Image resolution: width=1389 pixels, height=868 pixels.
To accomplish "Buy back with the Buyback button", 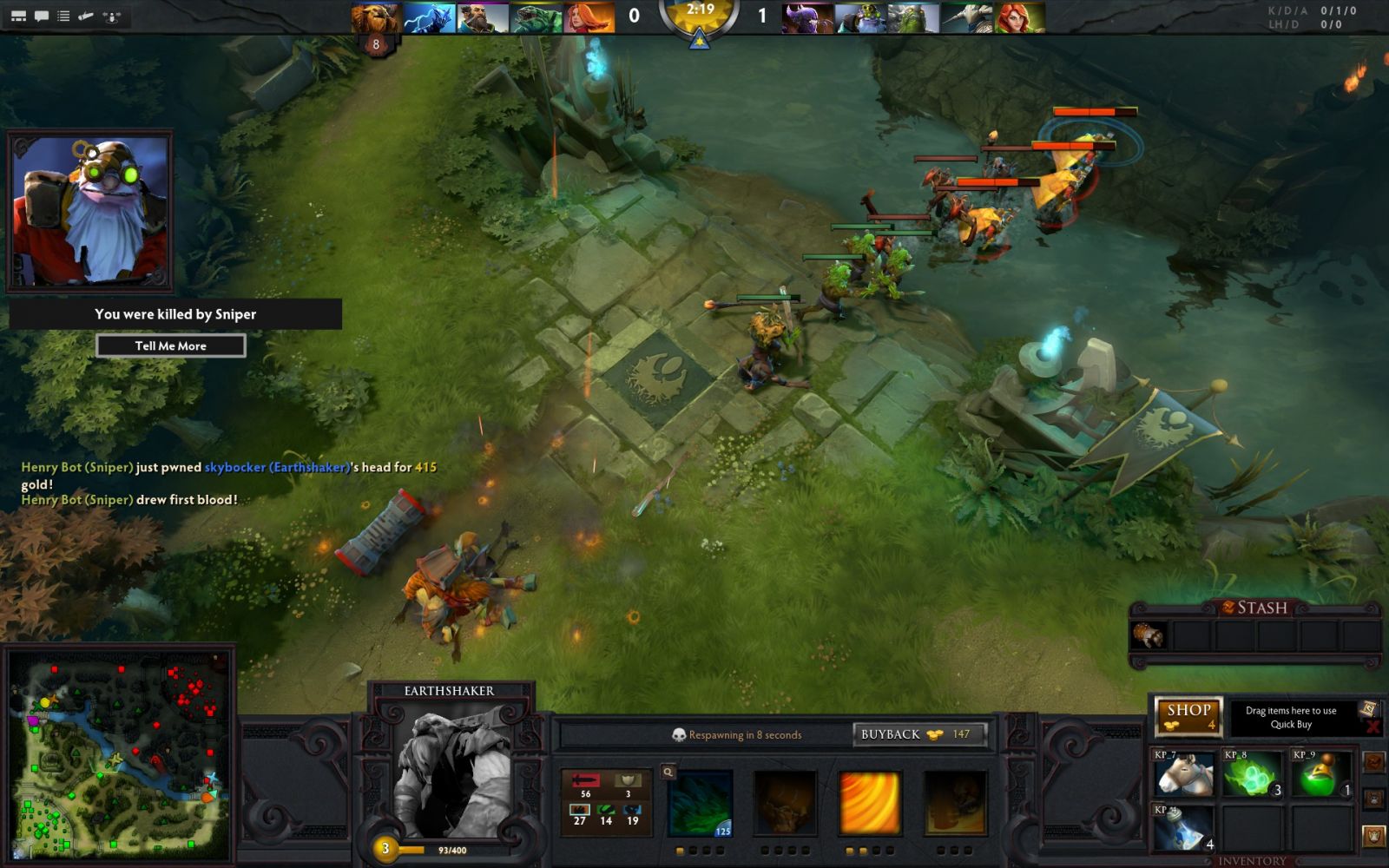I will 919,734.
